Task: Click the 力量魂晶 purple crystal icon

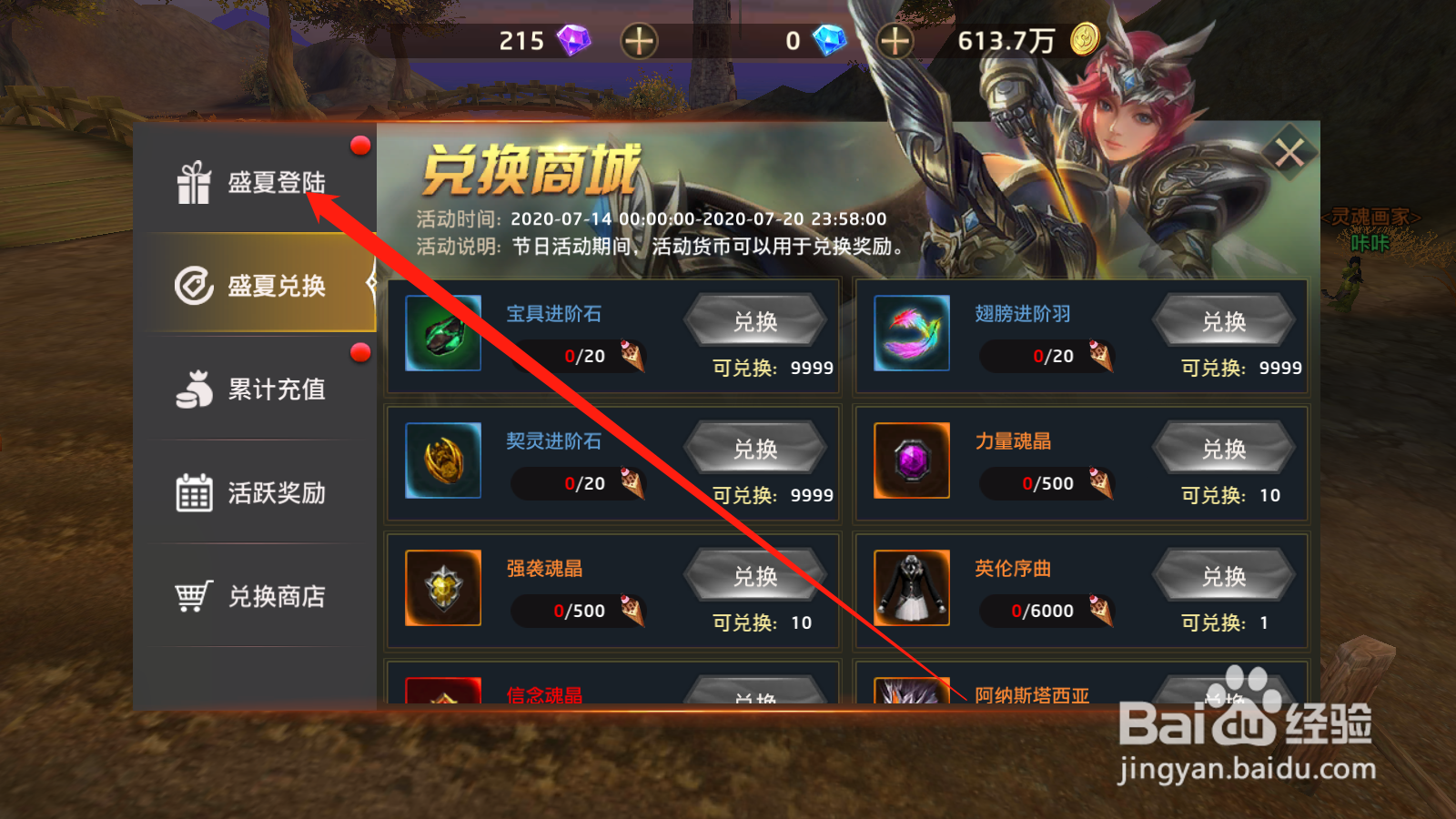Action: (911, 460)
